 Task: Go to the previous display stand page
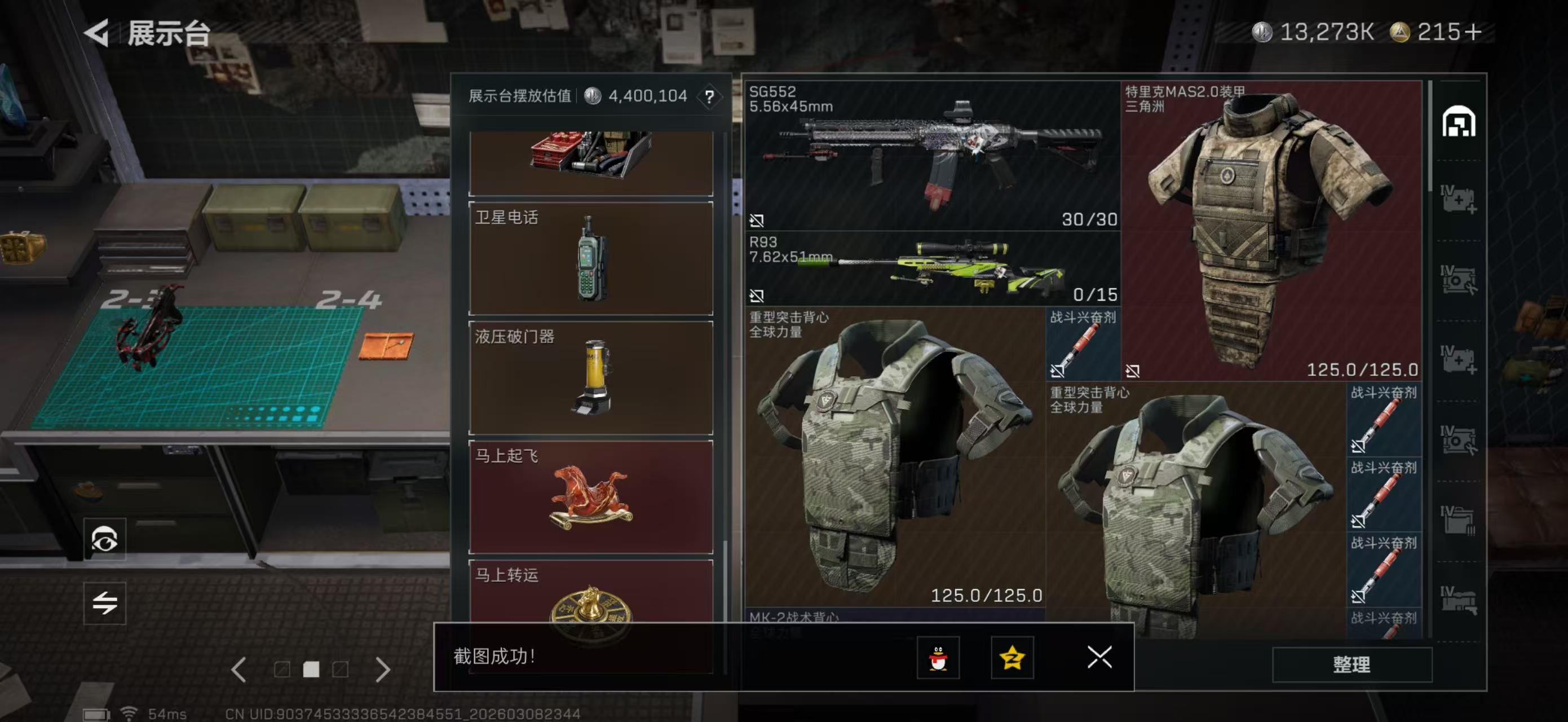(x=239, y=670)
